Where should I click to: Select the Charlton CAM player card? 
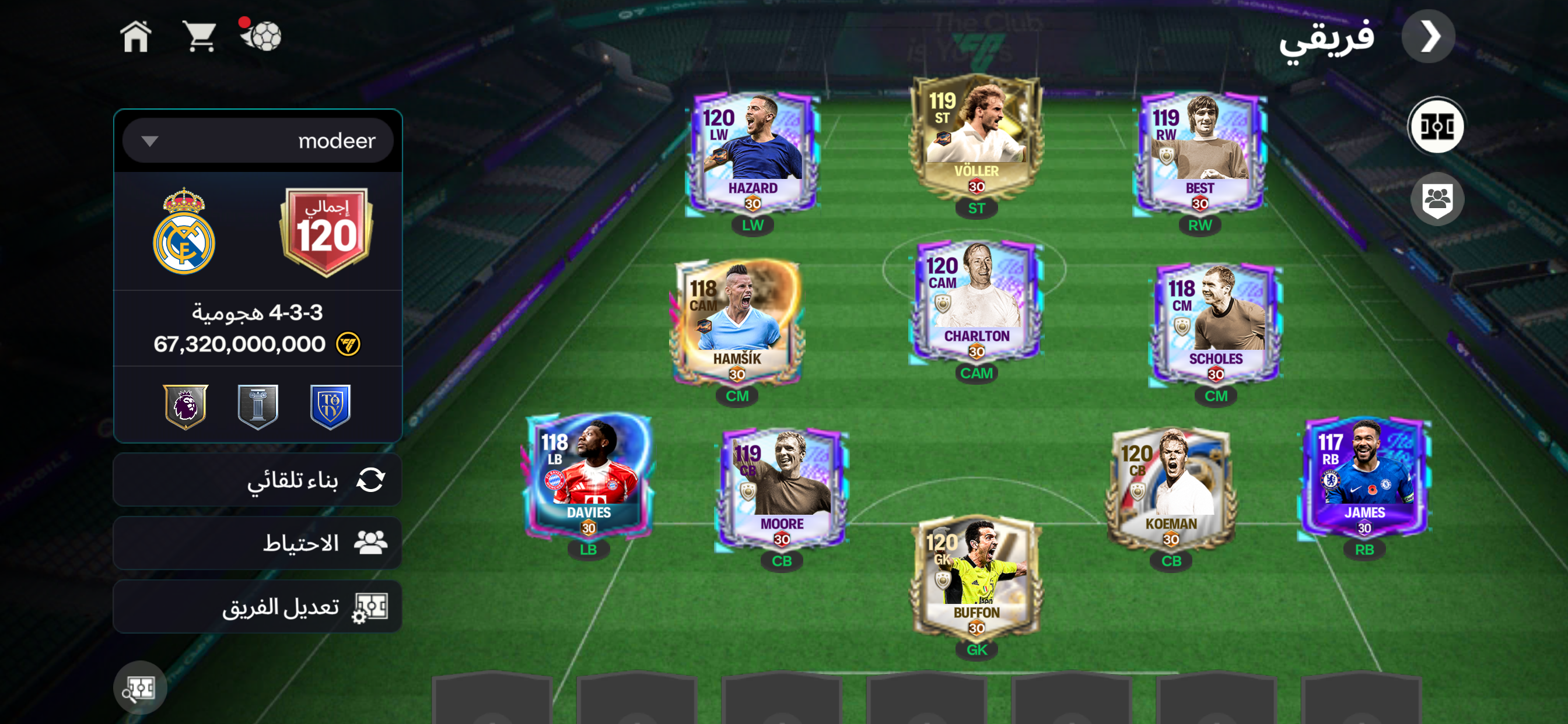(976, 302)
